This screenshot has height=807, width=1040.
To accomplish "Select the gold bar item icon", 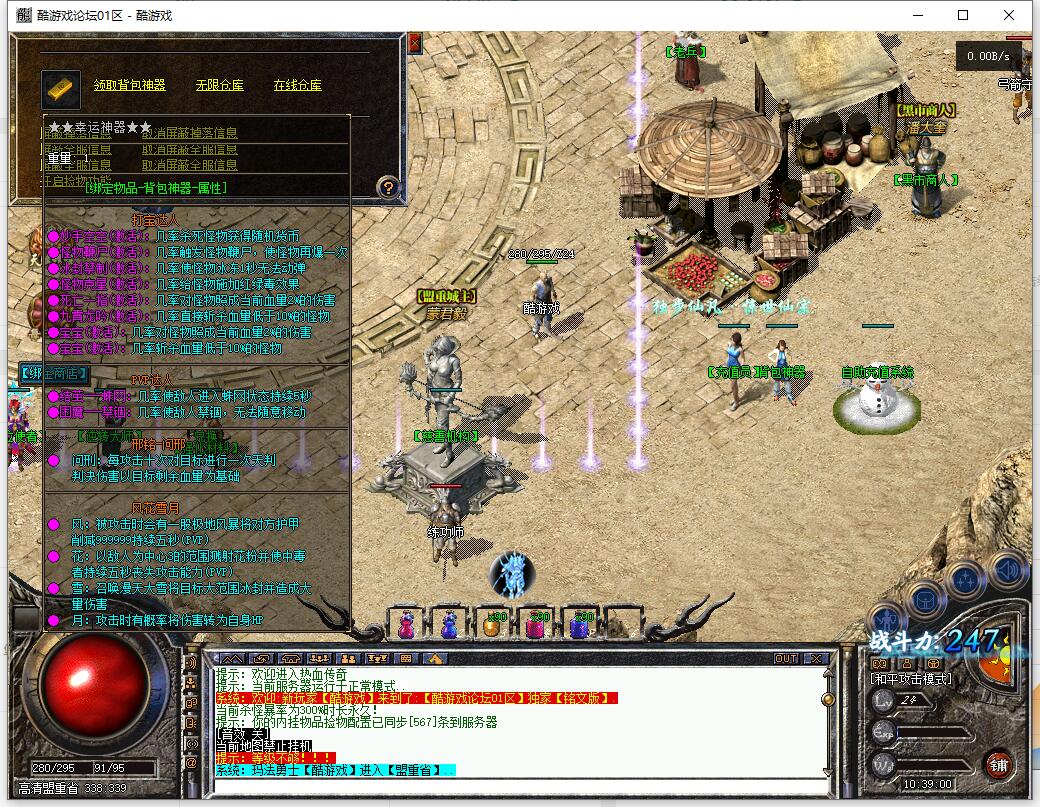I will pyautogui.click(x=61, y=88).
